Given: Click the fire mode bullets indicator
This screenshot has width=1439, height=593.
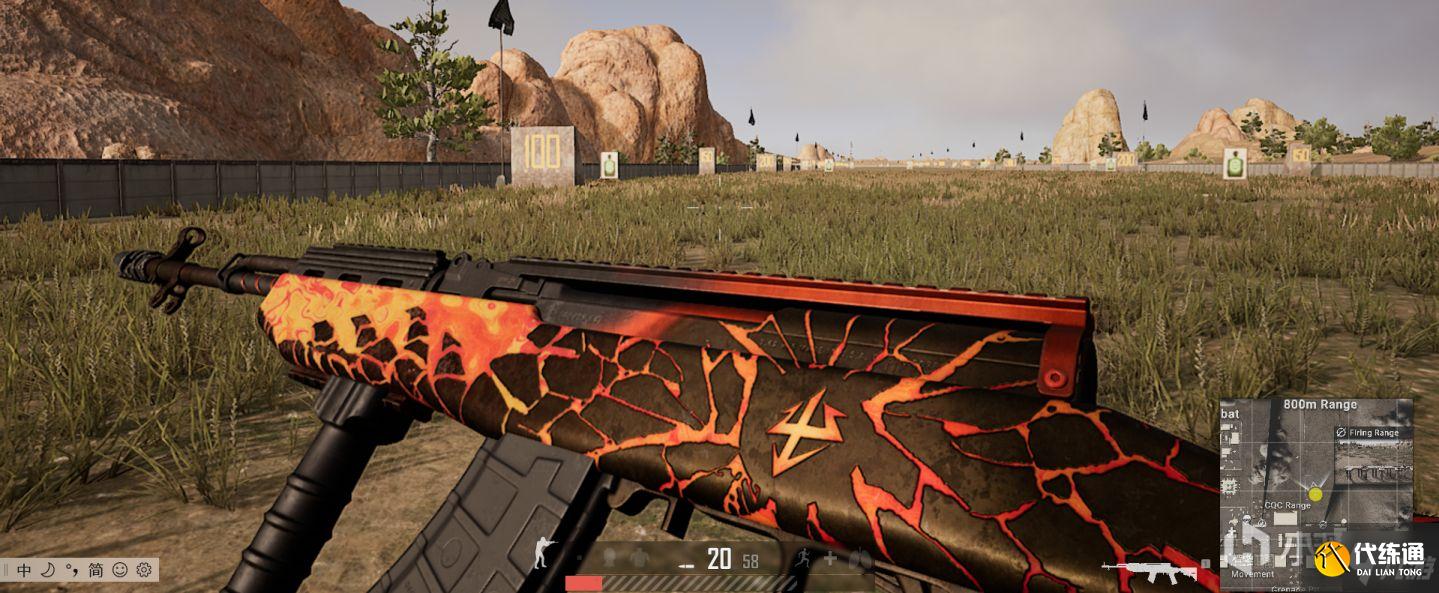Looking at the screenshot, I should click(686, 565).
